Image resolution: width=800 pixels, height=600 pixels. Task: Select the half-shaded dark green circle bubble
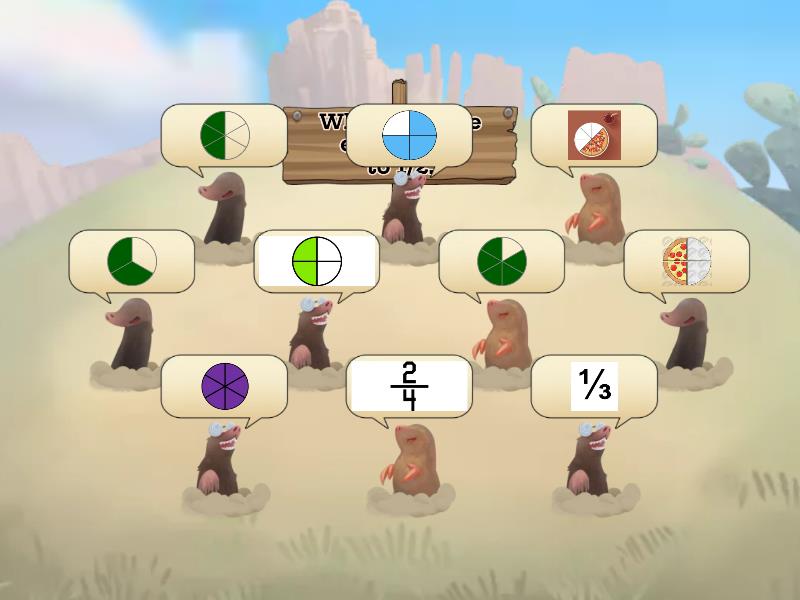point(224,135)
